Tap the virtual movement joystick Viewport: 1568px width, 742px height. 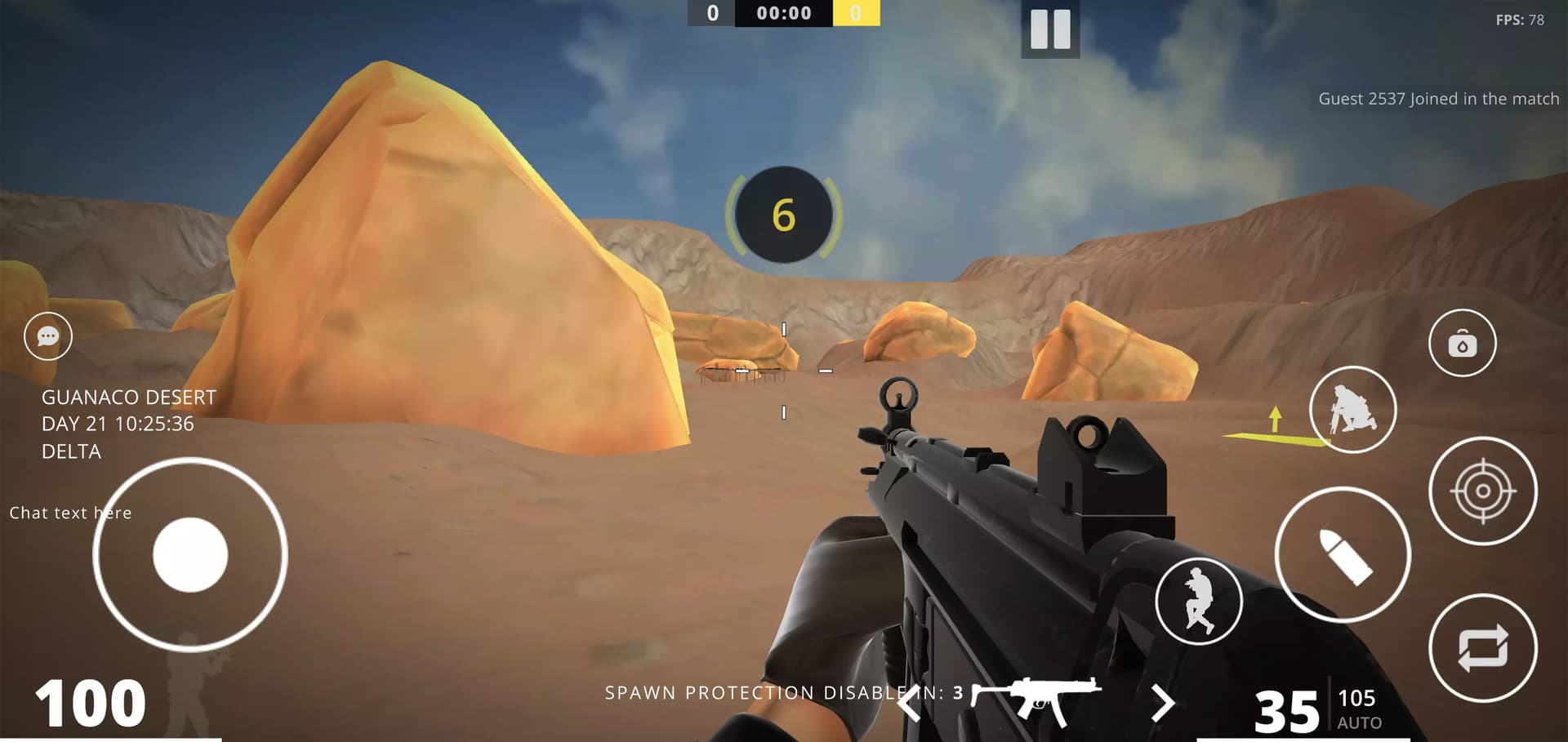pos(190,554)
